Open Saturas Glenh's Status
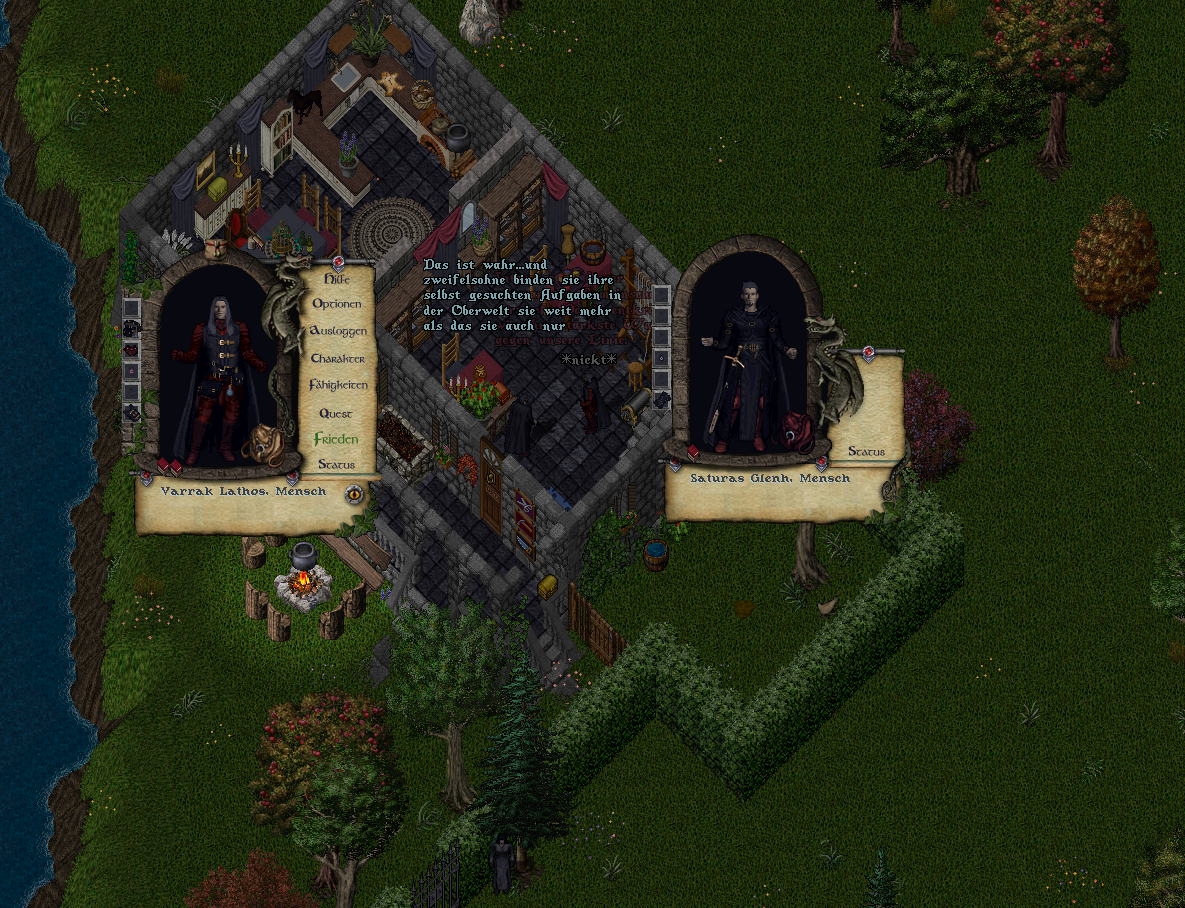 pos(866,452)
